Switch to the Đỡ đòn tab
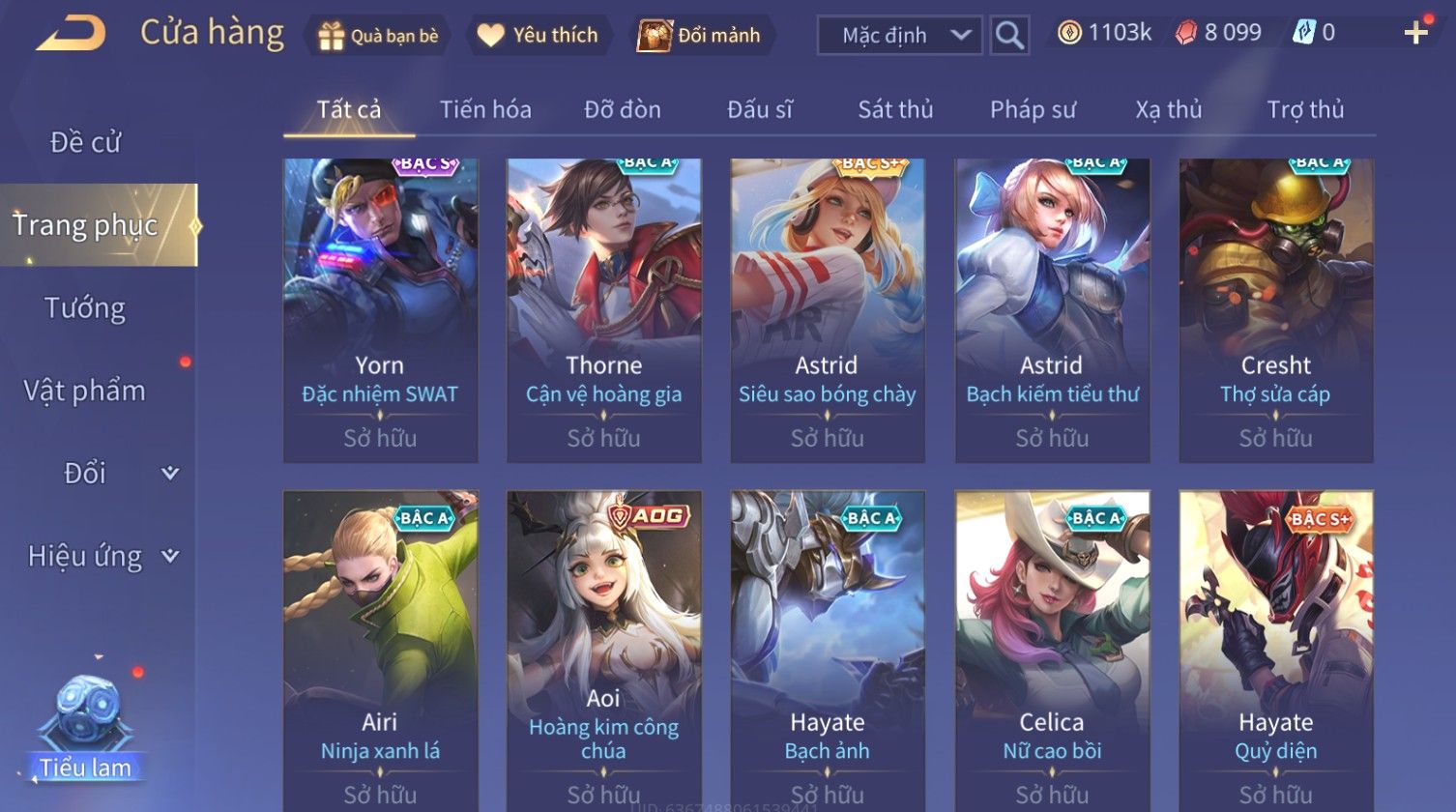 click(623, 110)
